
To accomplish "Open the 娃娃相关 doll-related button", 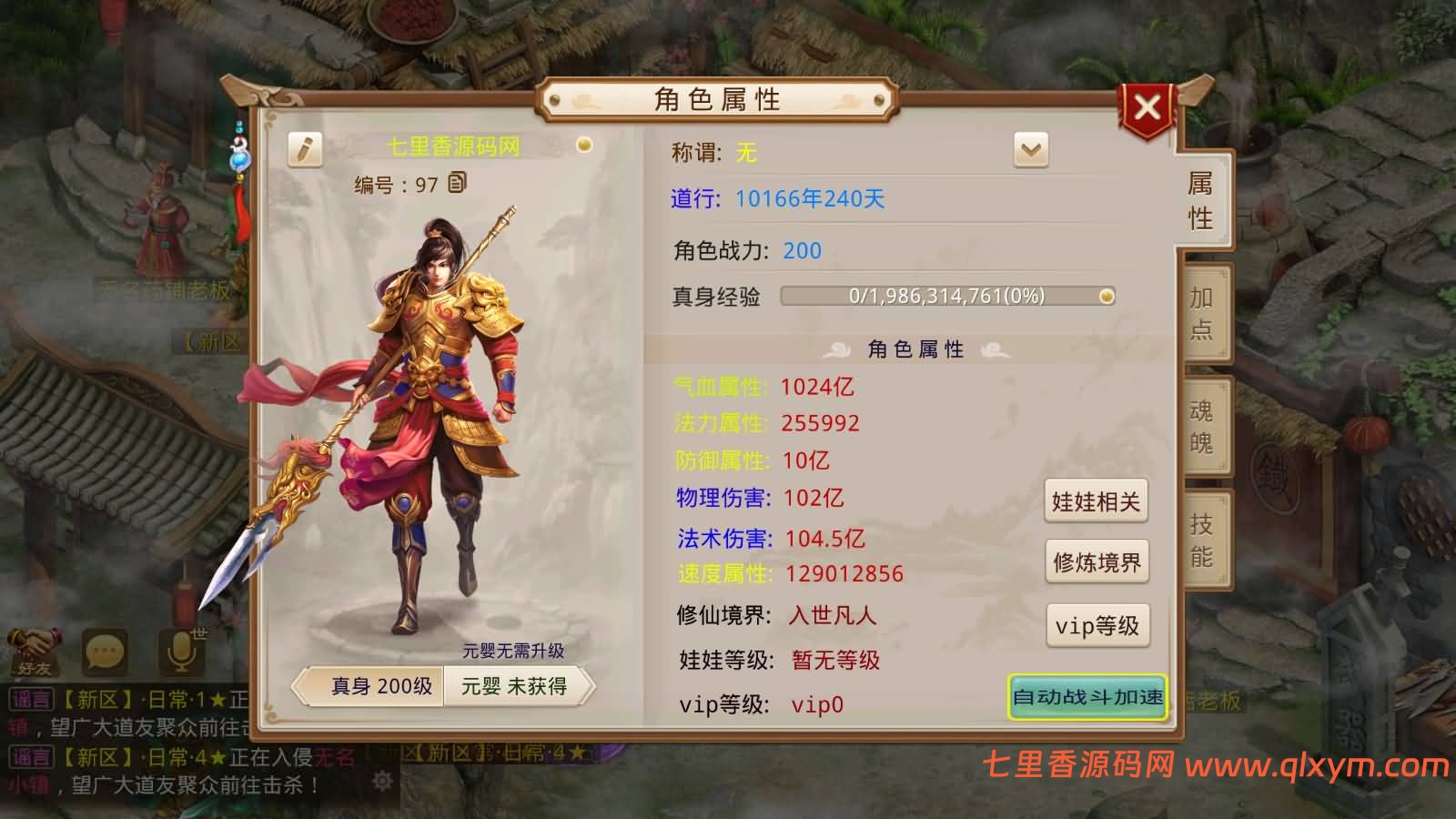I will pos(1097,501).
